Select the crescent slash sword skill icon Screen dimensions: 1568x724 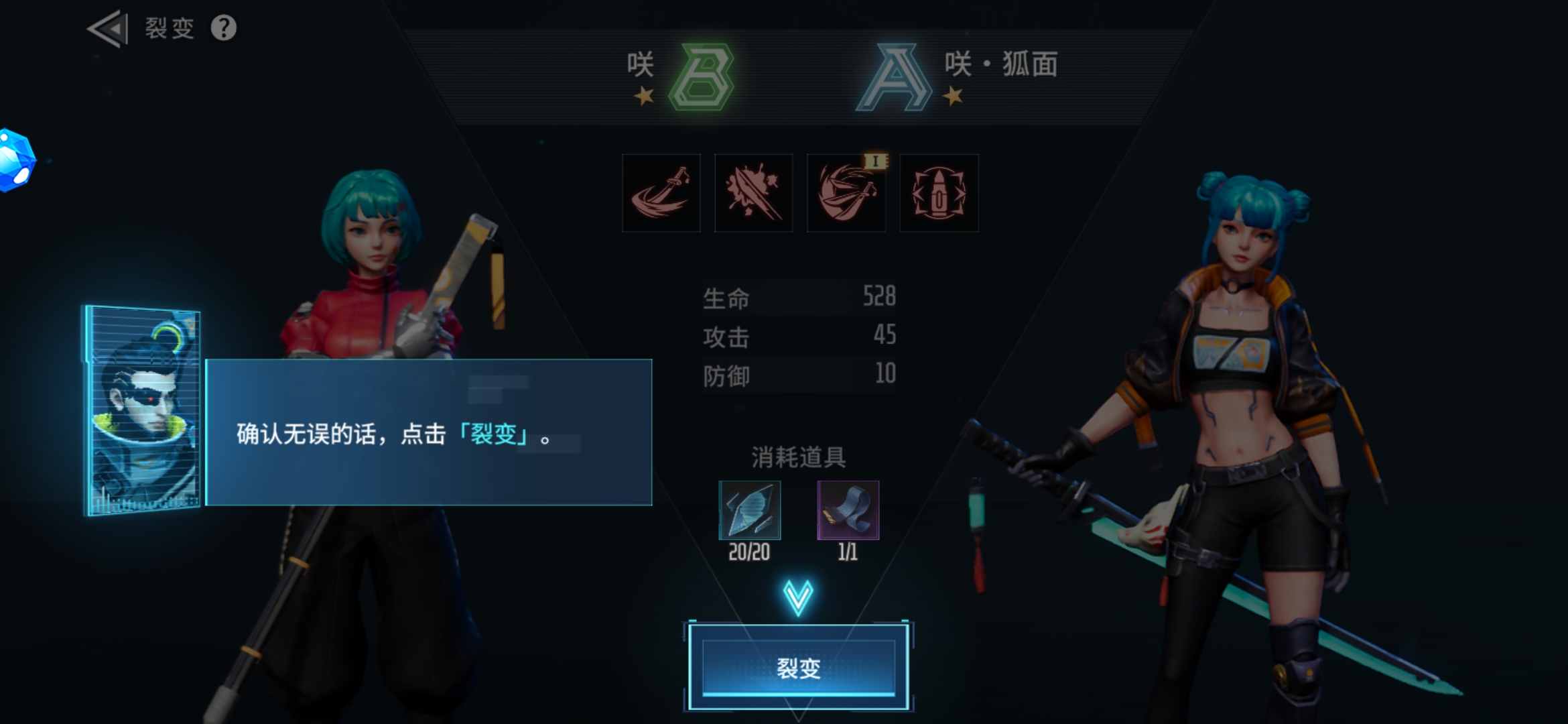point(661,193)
